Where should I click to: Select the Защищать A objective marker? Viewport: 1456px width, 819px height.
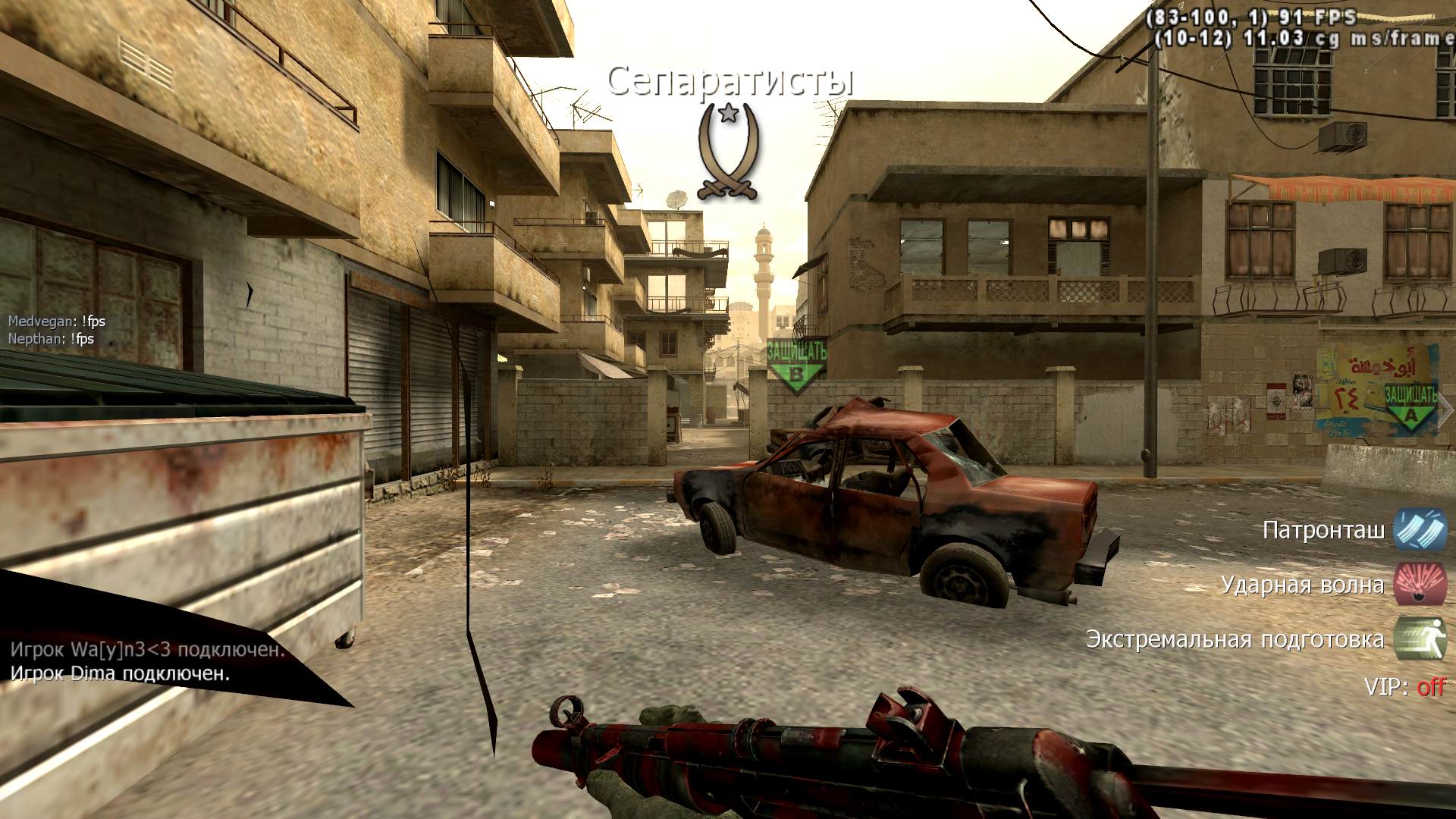click(1410, 406)
